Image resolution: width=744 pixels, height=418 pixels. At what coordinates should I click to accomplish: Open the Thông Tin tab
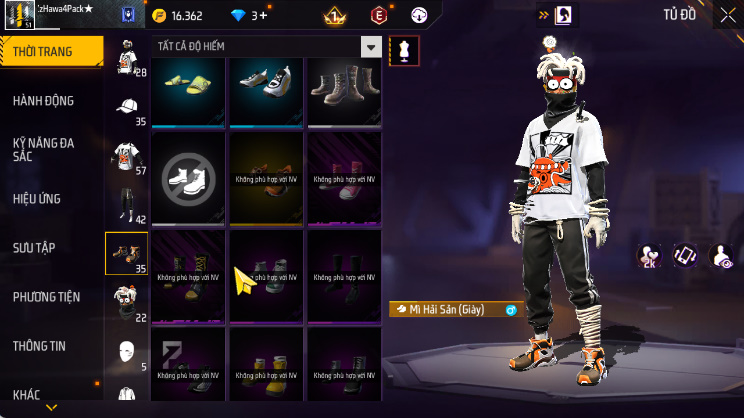tap(39, 346)
